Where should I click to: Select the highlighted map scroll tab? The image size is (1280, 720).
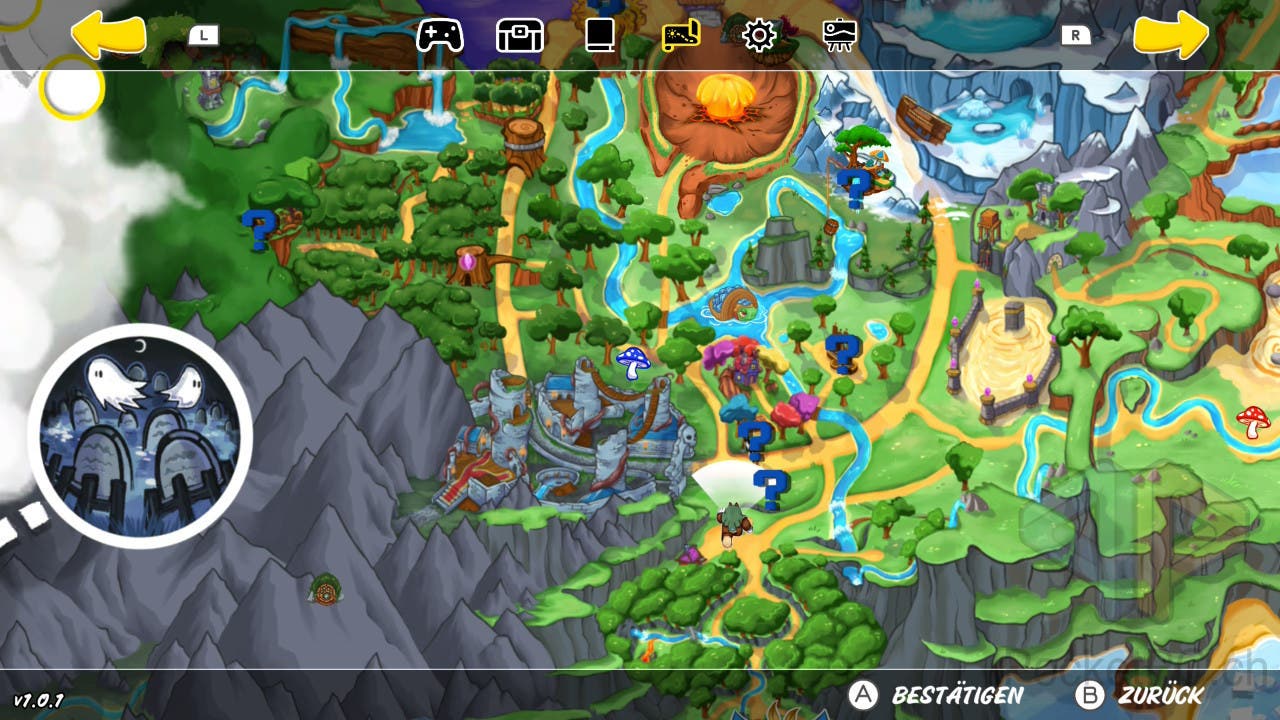click(x=681, y=36)
